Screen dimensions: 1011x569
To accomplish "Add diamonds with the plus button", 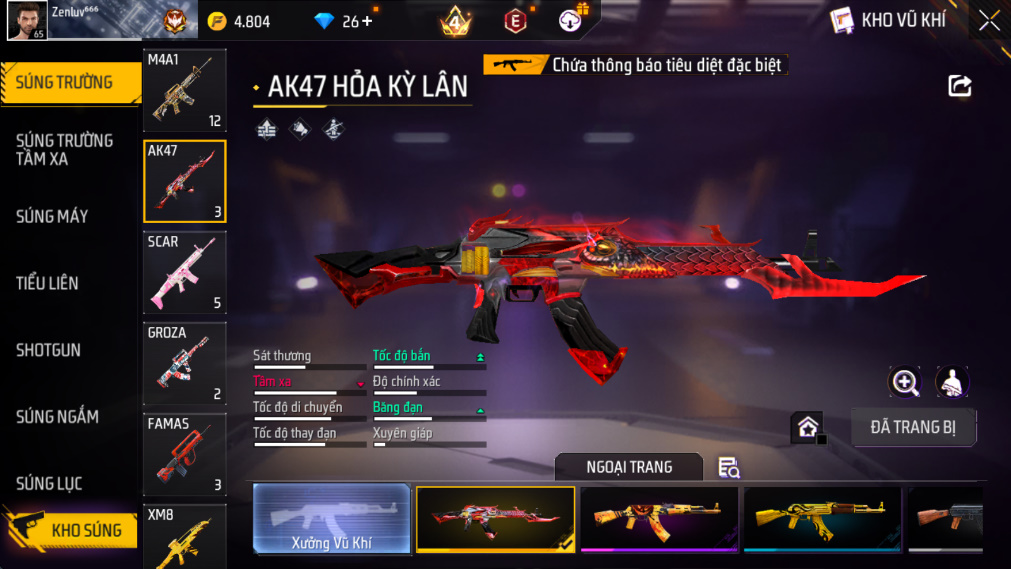I will click(x=367, y=21).
